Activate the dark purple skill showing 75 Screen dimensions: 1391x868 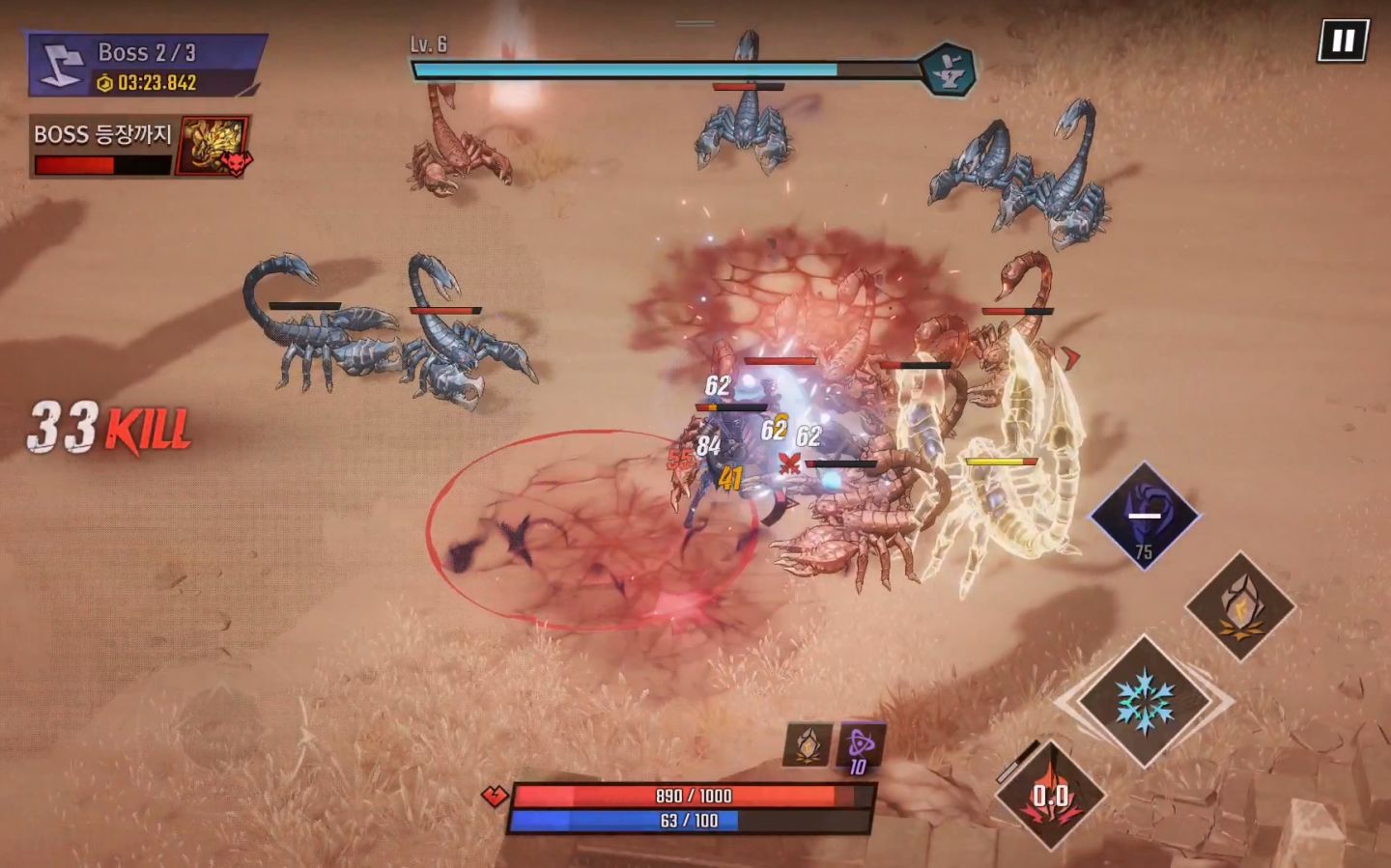1145,517
